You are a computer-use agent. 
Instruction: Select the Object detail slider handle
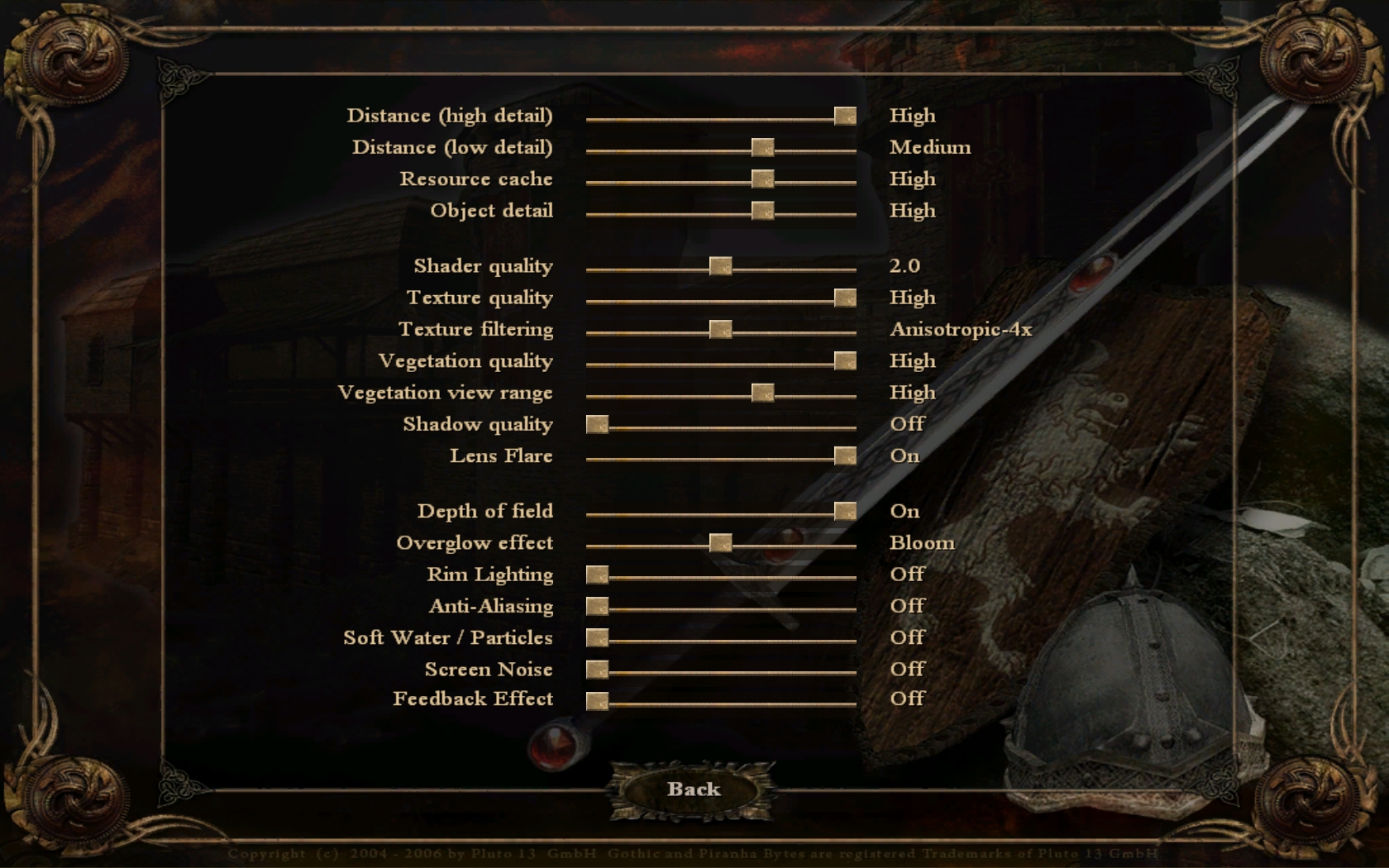[762, 212]
